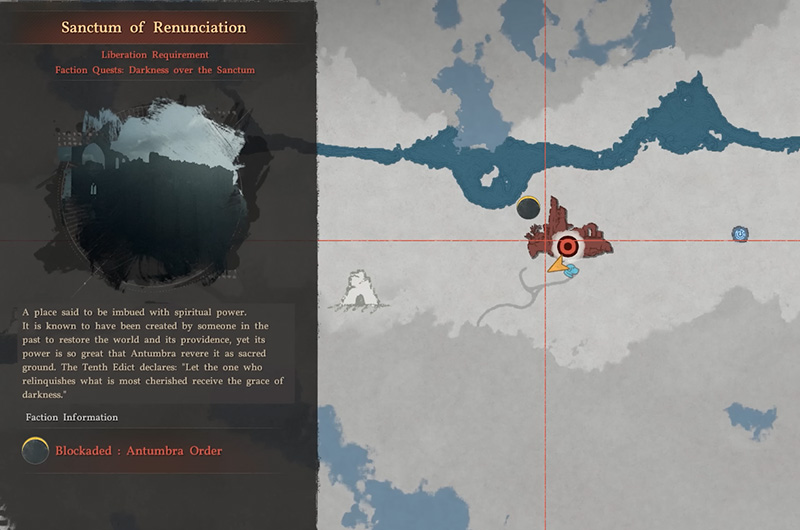Viewport: 800px width, 530px height.
Task: Click the white stone arch landmark icon
Action: tap(361, 288)
